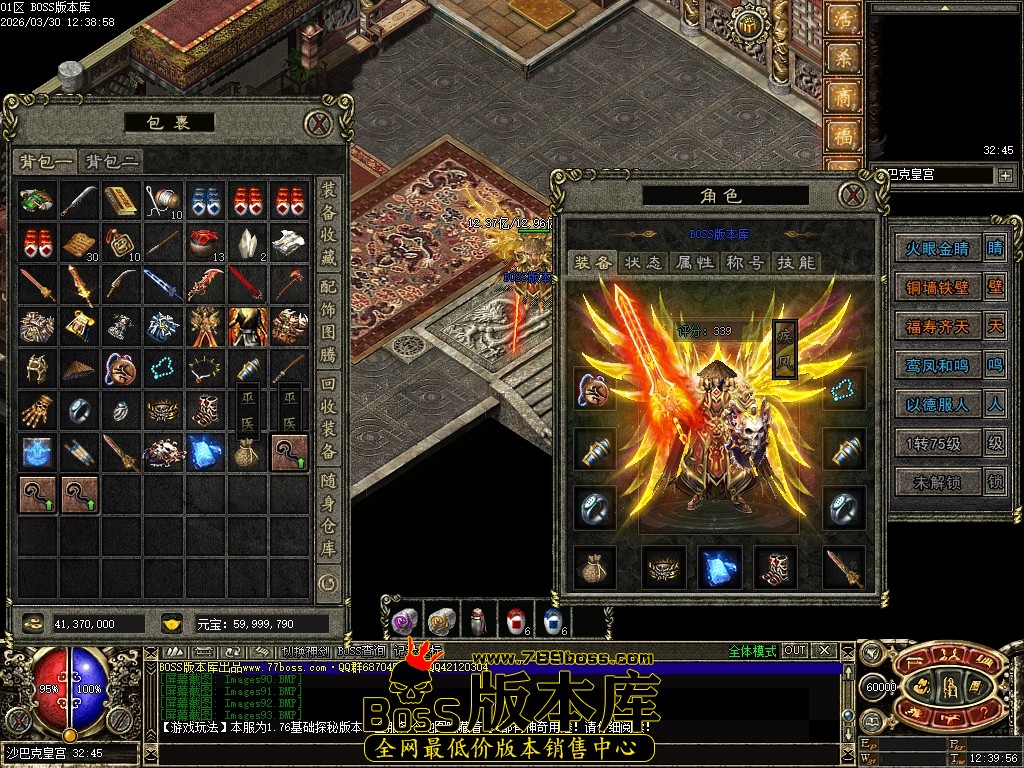Viewport: 1024px width, 768px height.
Task: Select the white crystal shard item
Action: [x=248, y=241]
